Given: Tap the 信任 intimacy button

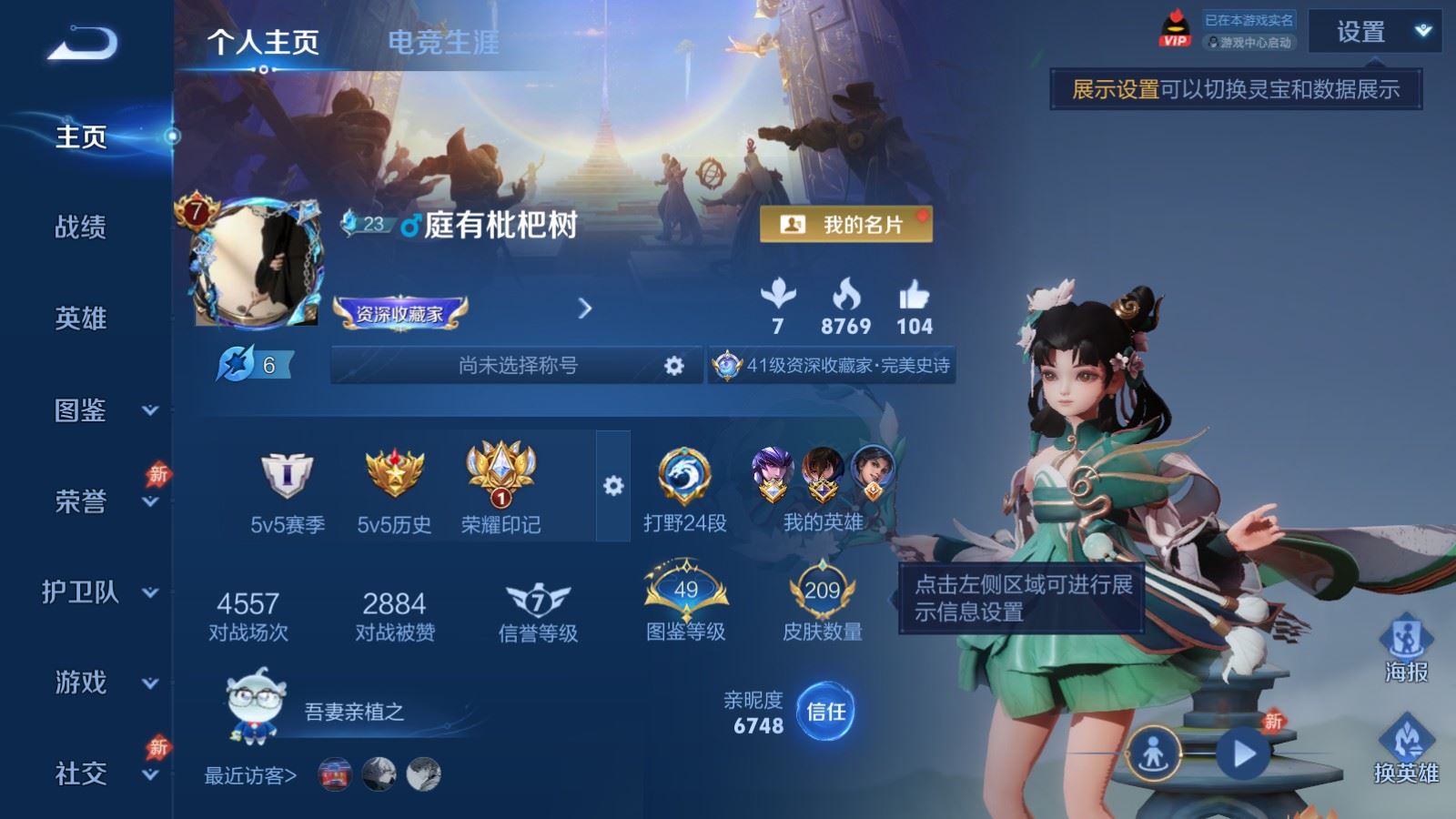Looking at the screenshot, I should [825, 712].
